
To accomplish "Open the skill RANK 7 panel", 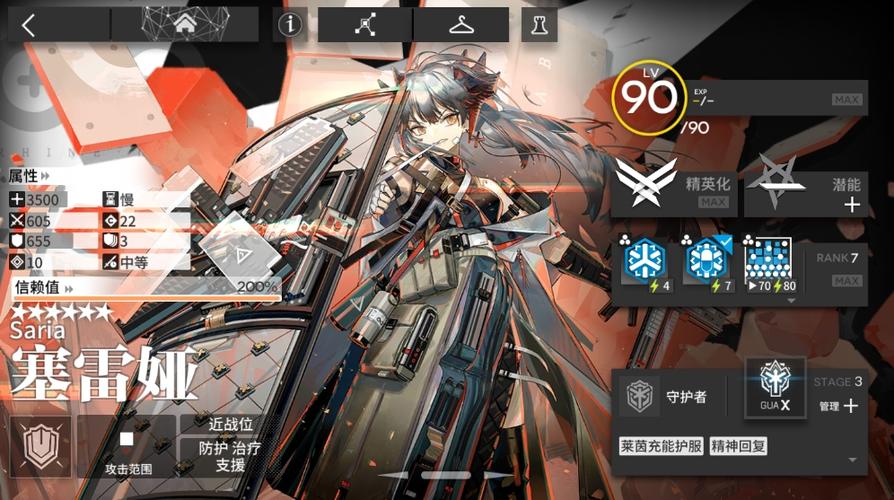I will coord(836,268).
